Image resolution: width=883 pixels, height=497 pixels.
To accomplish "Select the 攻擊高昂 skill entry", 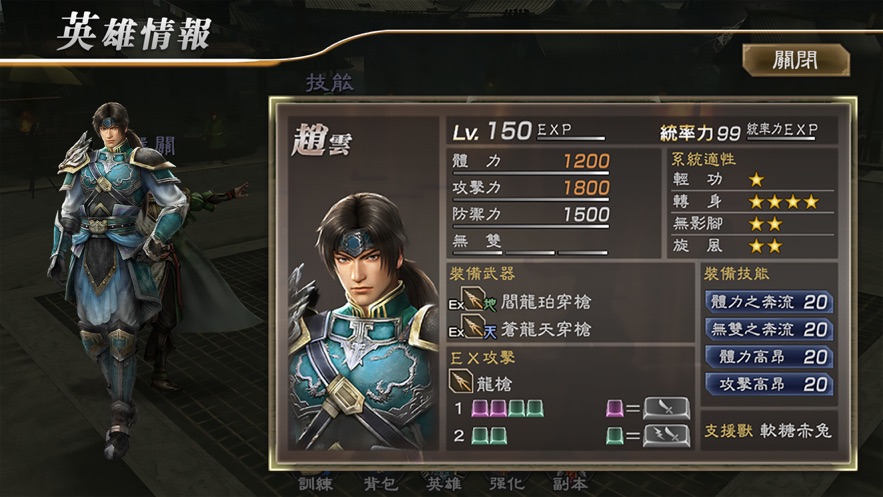I will coord(769,384).
